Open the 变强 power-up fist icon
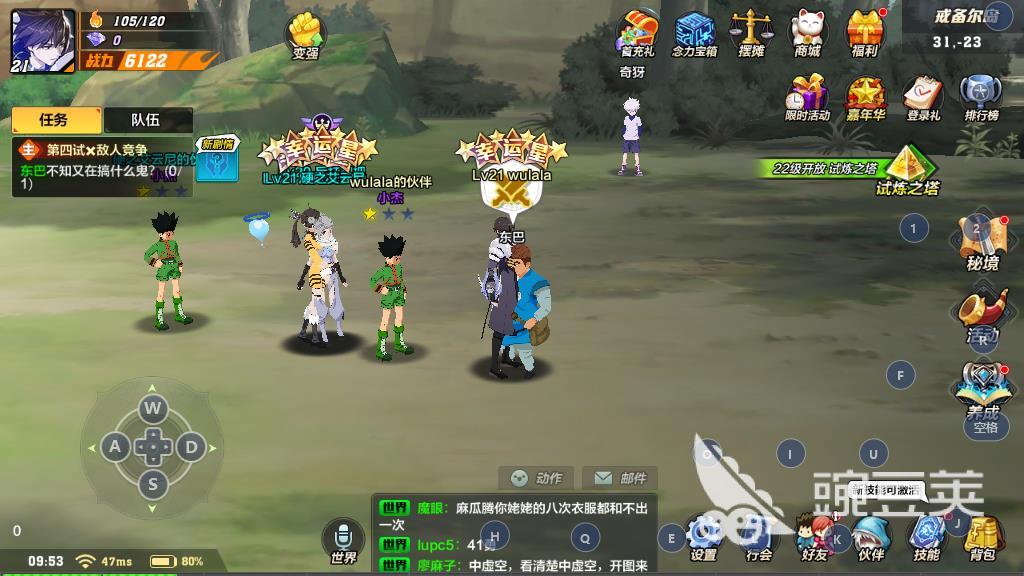Image resolution: width=1024 pixels, height=576 pixels. point(304,33)
